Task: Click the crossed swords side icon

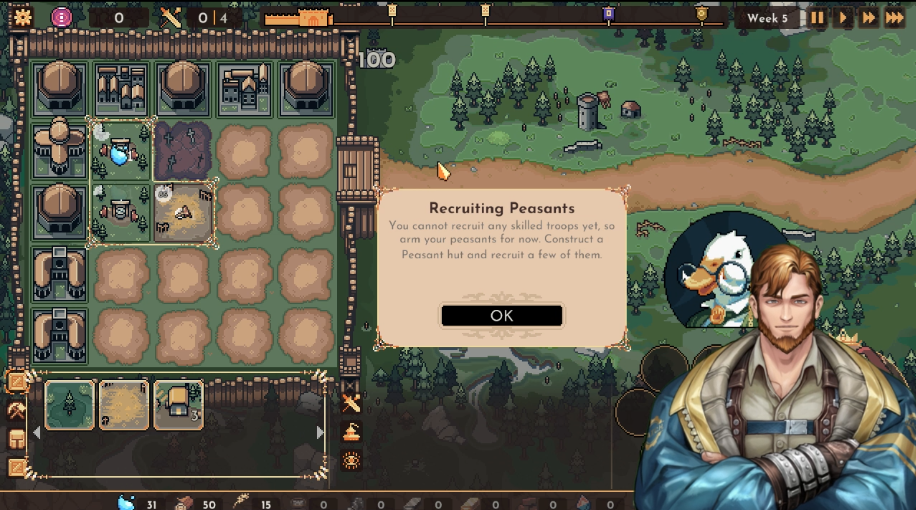Action: (351, 404)
